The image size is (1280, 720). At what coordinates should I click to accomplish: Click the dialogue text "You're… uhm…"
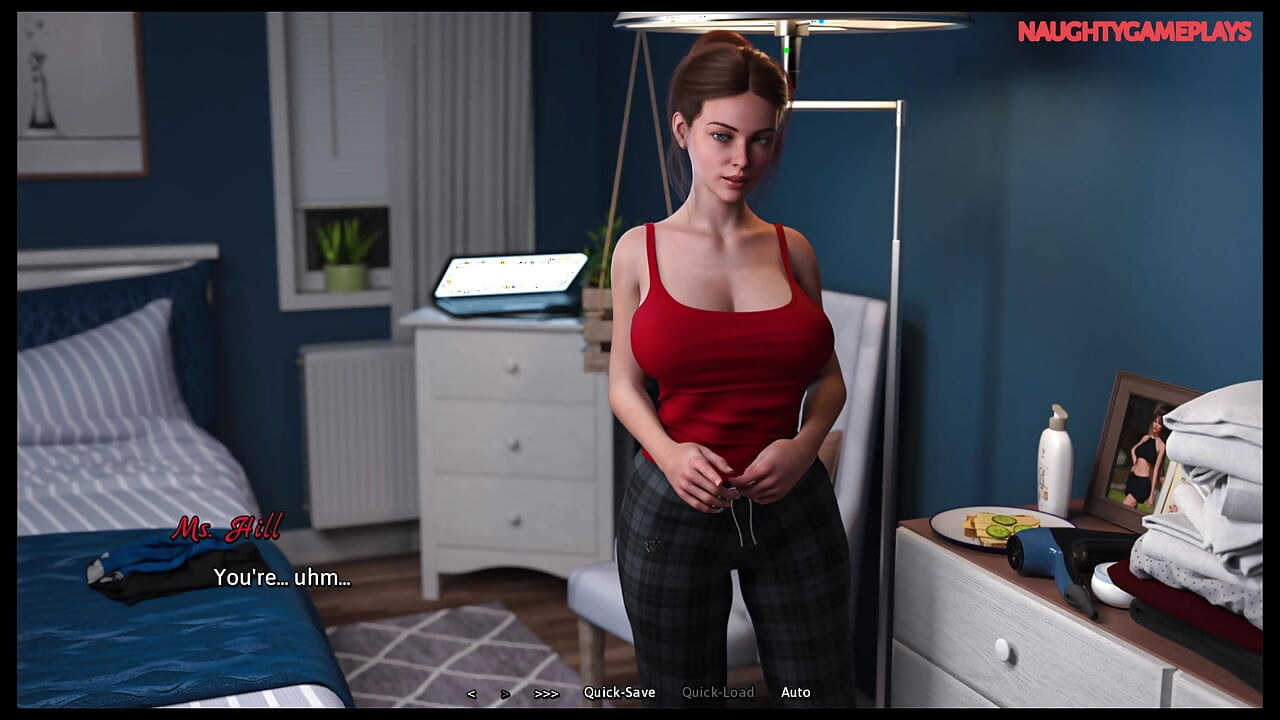pyautogui.click(x=283, y=577)
